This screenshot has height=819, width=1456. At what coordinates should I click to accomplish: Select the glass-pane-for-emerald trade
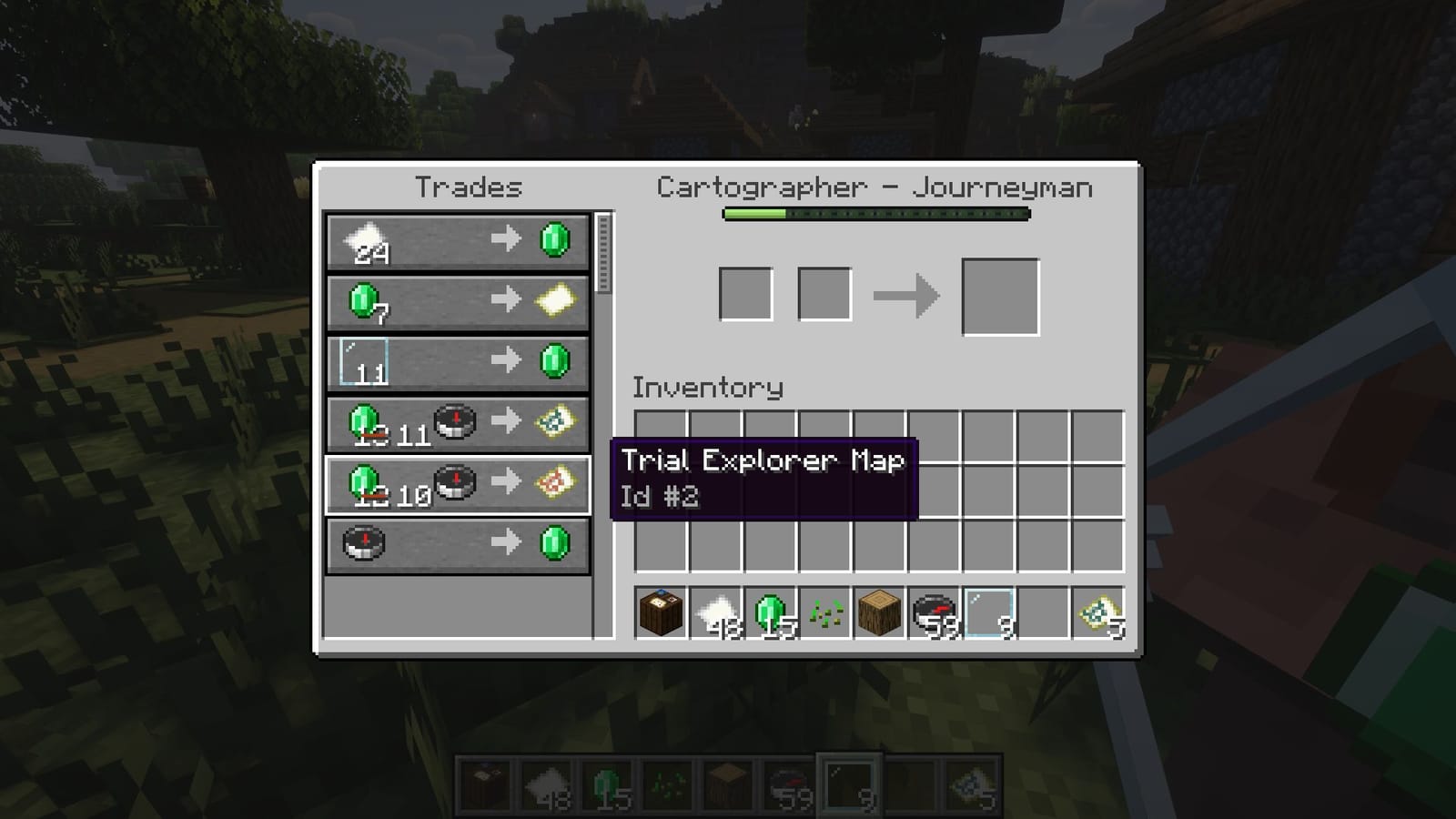pyautogui.click(x=455, y=361)
